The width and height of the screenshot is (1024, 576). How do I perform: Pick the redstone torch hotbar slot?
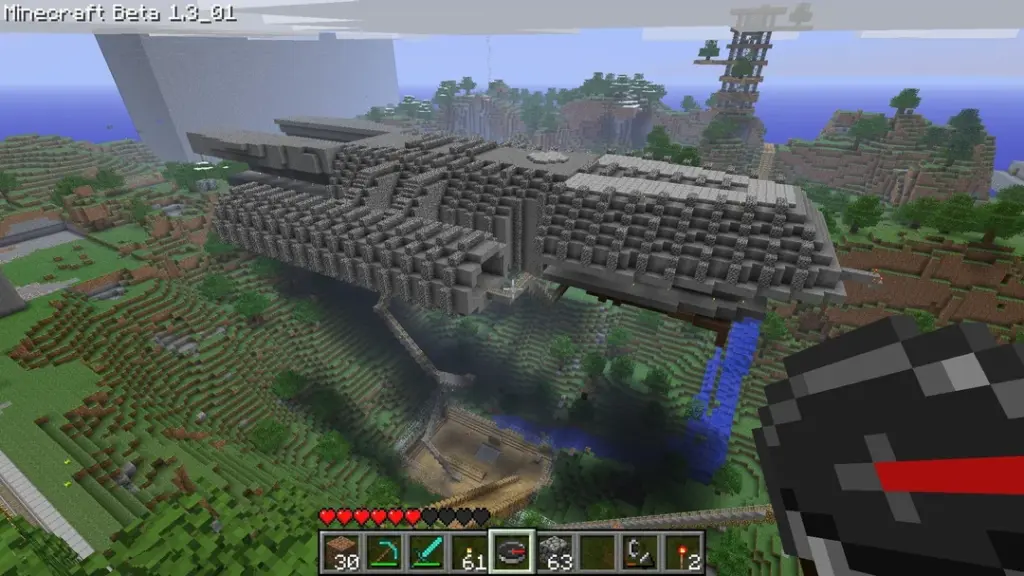coord(684,551)
